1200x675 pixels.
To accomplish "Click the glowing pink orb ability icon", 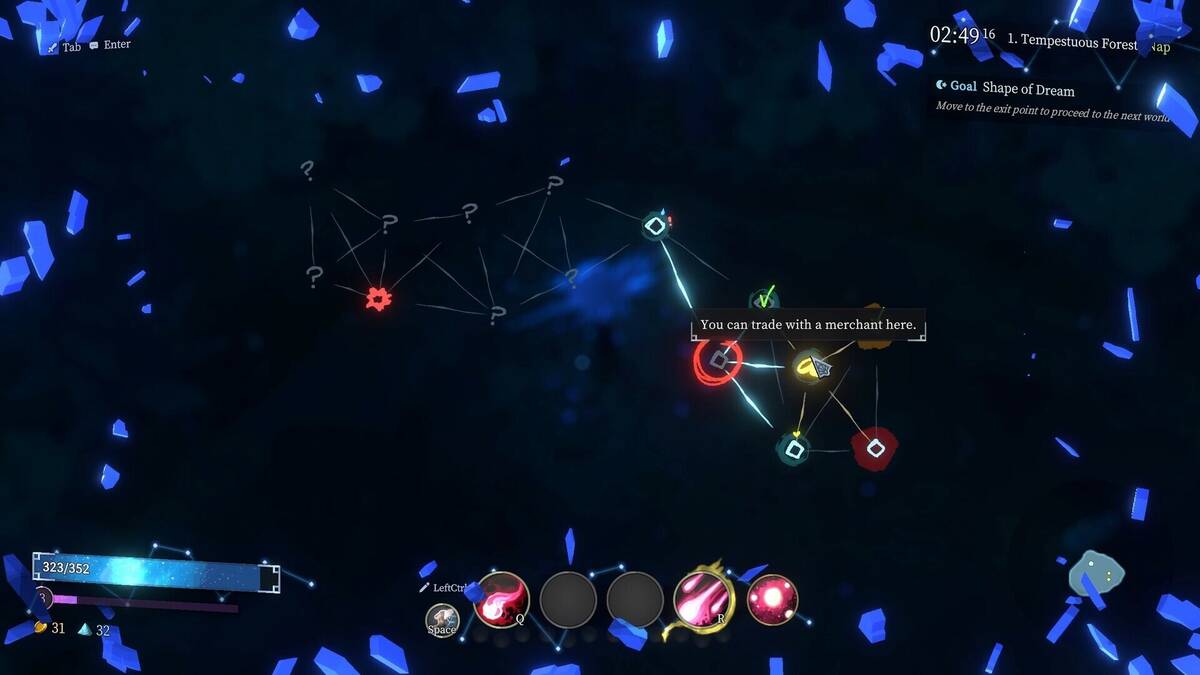I will pyautogui.click(x=772, y=600).
